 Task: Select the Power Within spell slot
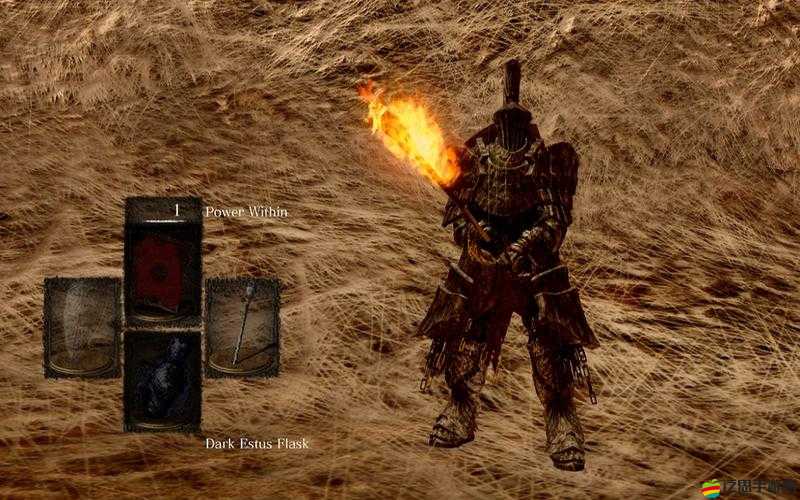tap(162, 262)
